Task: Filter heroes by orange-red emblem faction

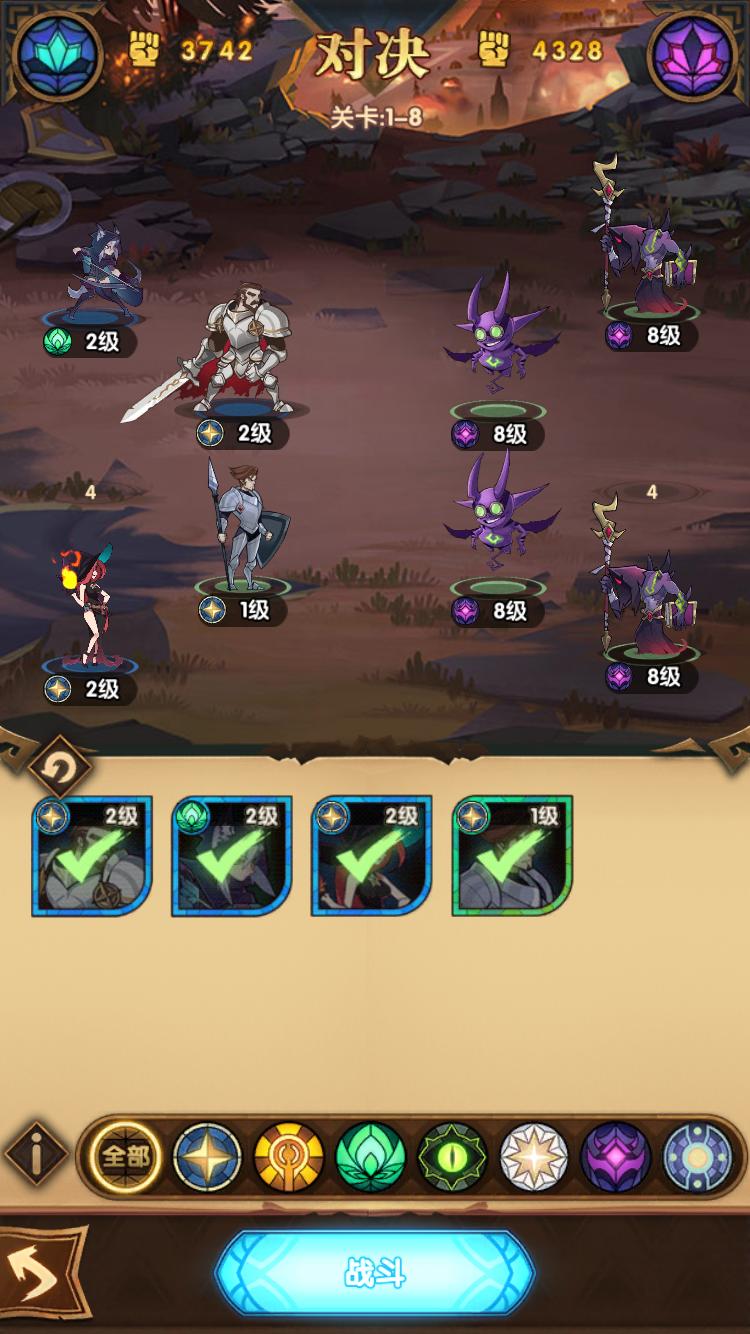Action: 289,1158
